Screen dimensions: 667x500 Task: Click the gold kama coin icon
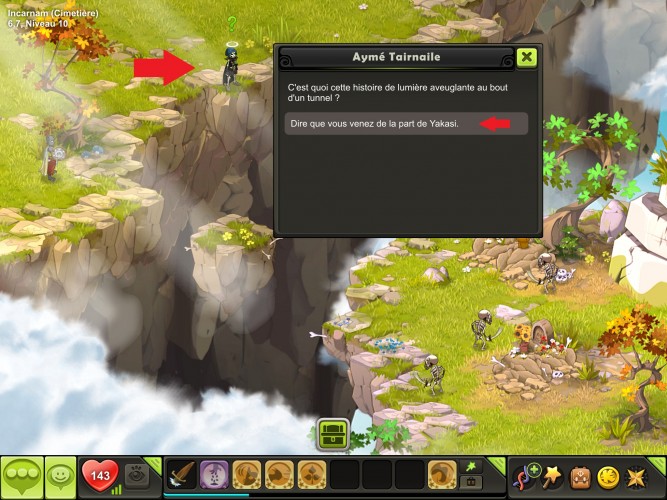(609, 475)
